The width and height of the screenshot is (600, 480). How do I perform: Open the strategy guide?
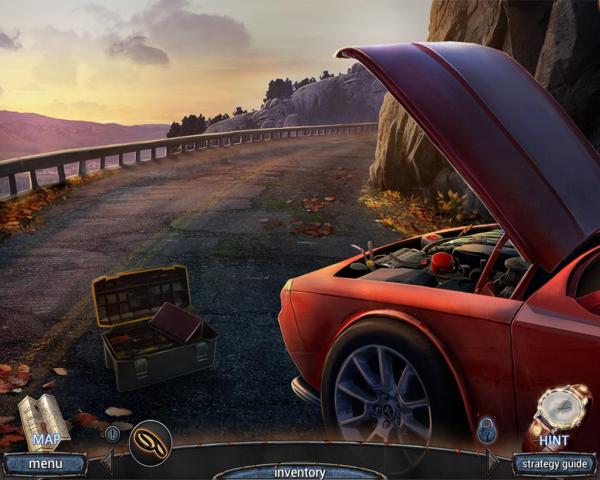[x=554, y=464]
